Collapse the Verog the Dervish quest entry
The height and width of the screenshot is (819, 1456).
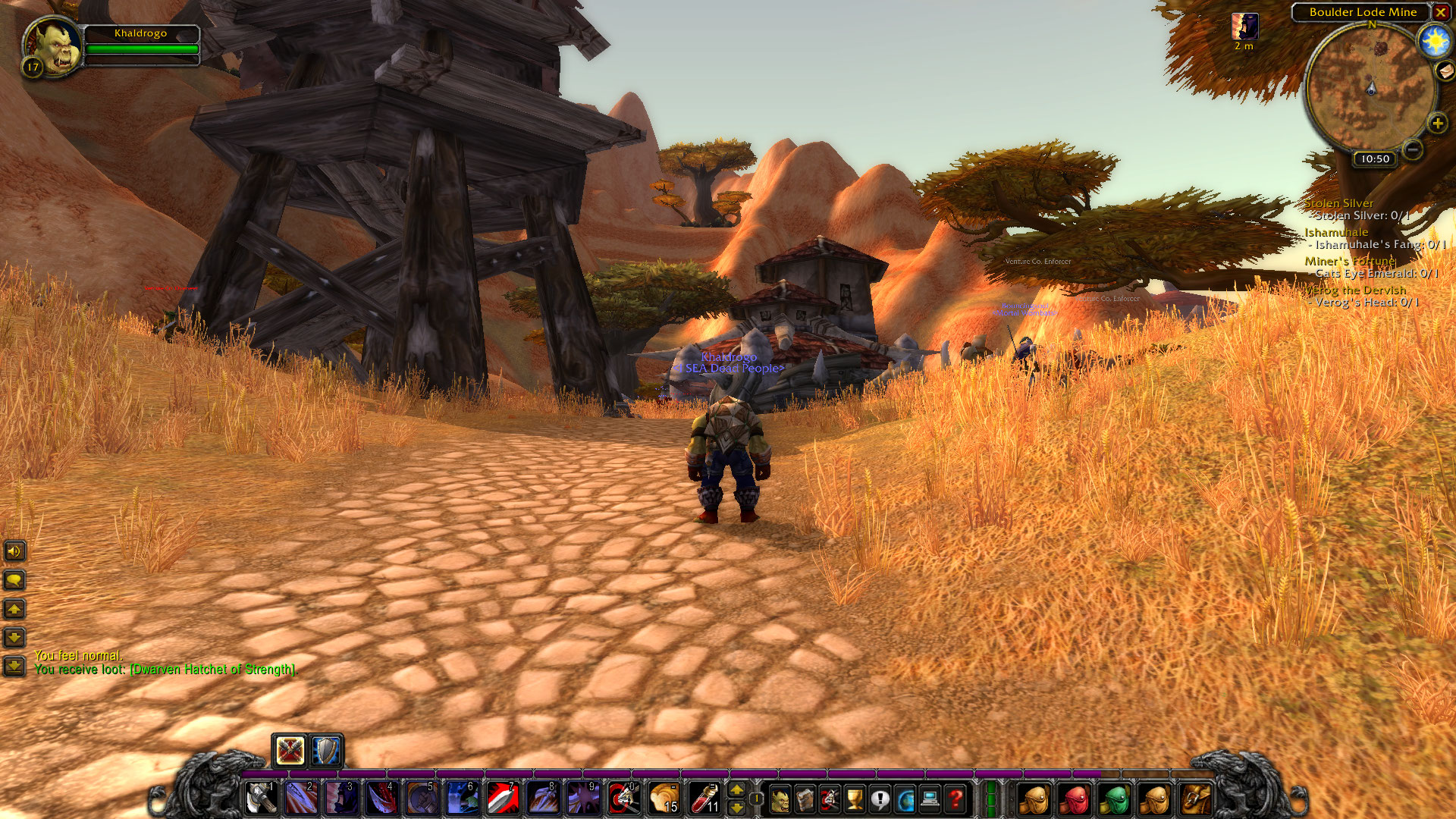(1357, 290)
